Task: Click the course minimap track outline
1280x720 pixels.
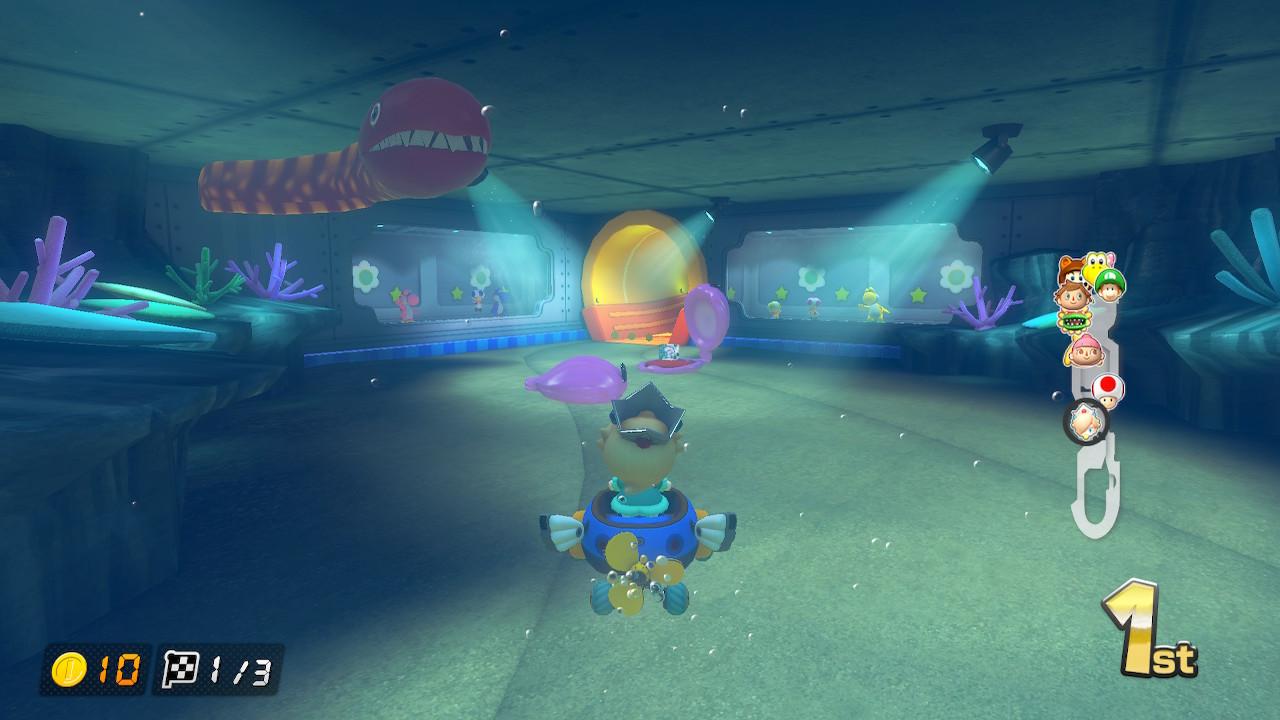Action: [1092, 497]
